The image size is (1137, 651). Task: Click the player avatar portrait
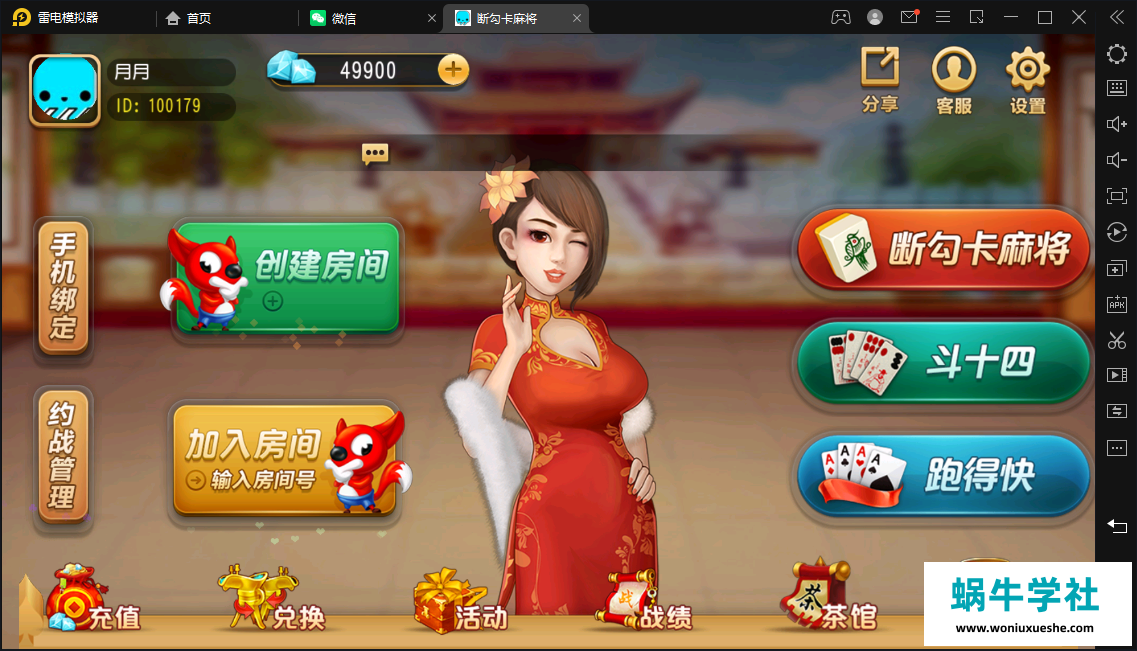(x=65, y=91)
